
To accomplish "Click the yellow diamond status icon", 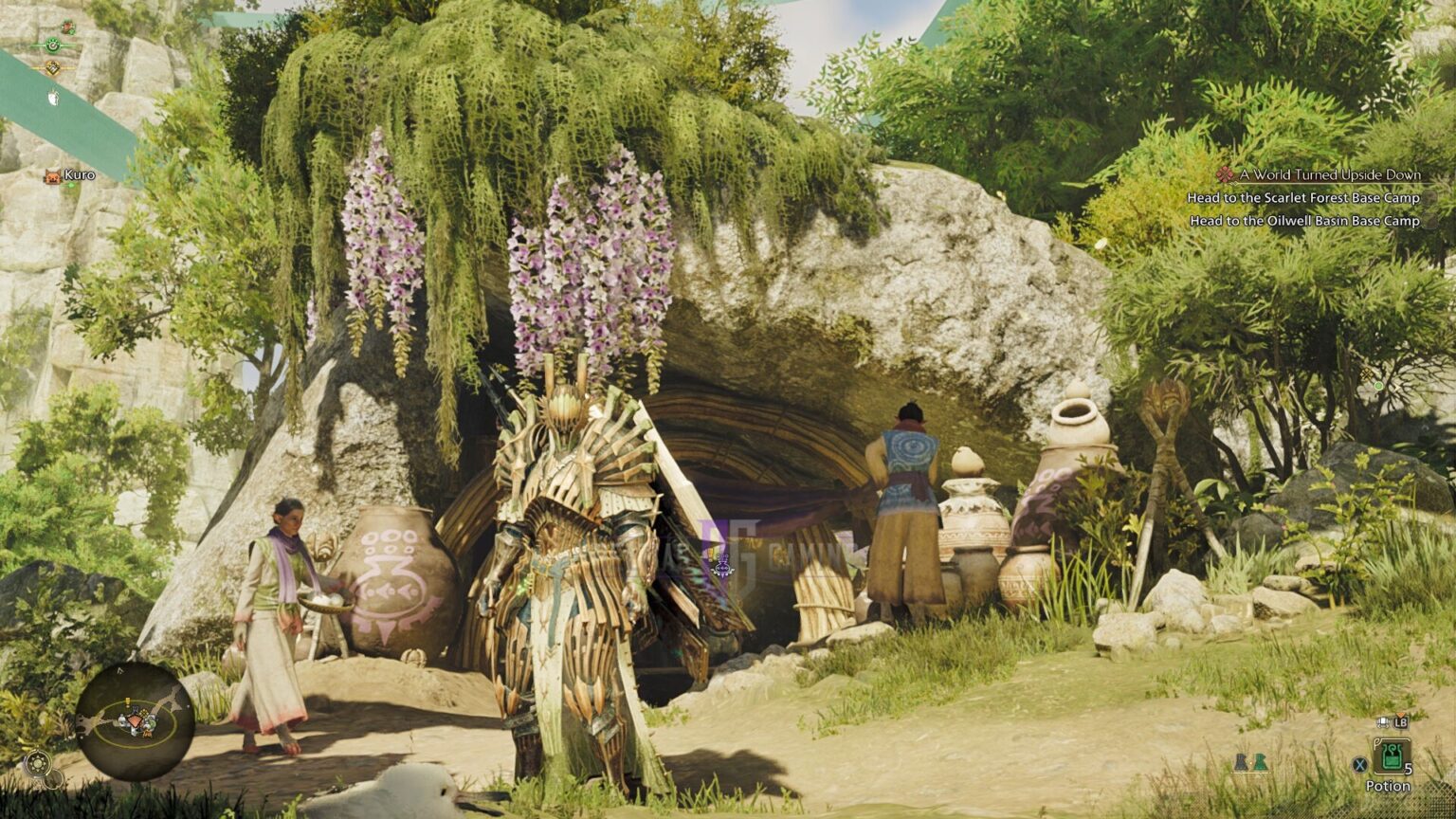I will 52,67.
